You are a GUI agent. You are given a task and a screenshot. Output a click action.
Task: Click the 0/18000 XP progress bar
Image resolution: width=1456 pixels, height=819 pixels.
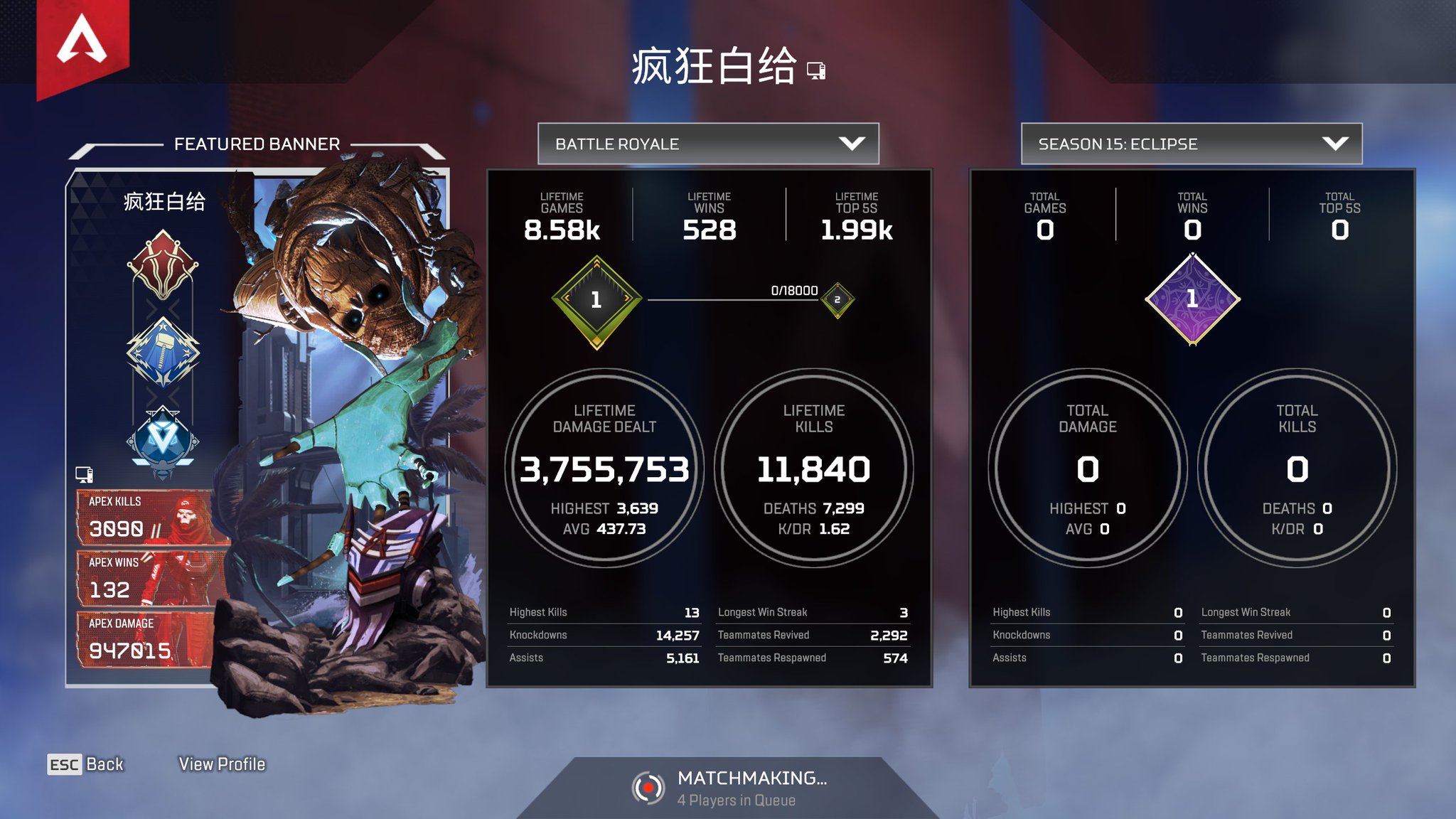click(x=739, y=299)
